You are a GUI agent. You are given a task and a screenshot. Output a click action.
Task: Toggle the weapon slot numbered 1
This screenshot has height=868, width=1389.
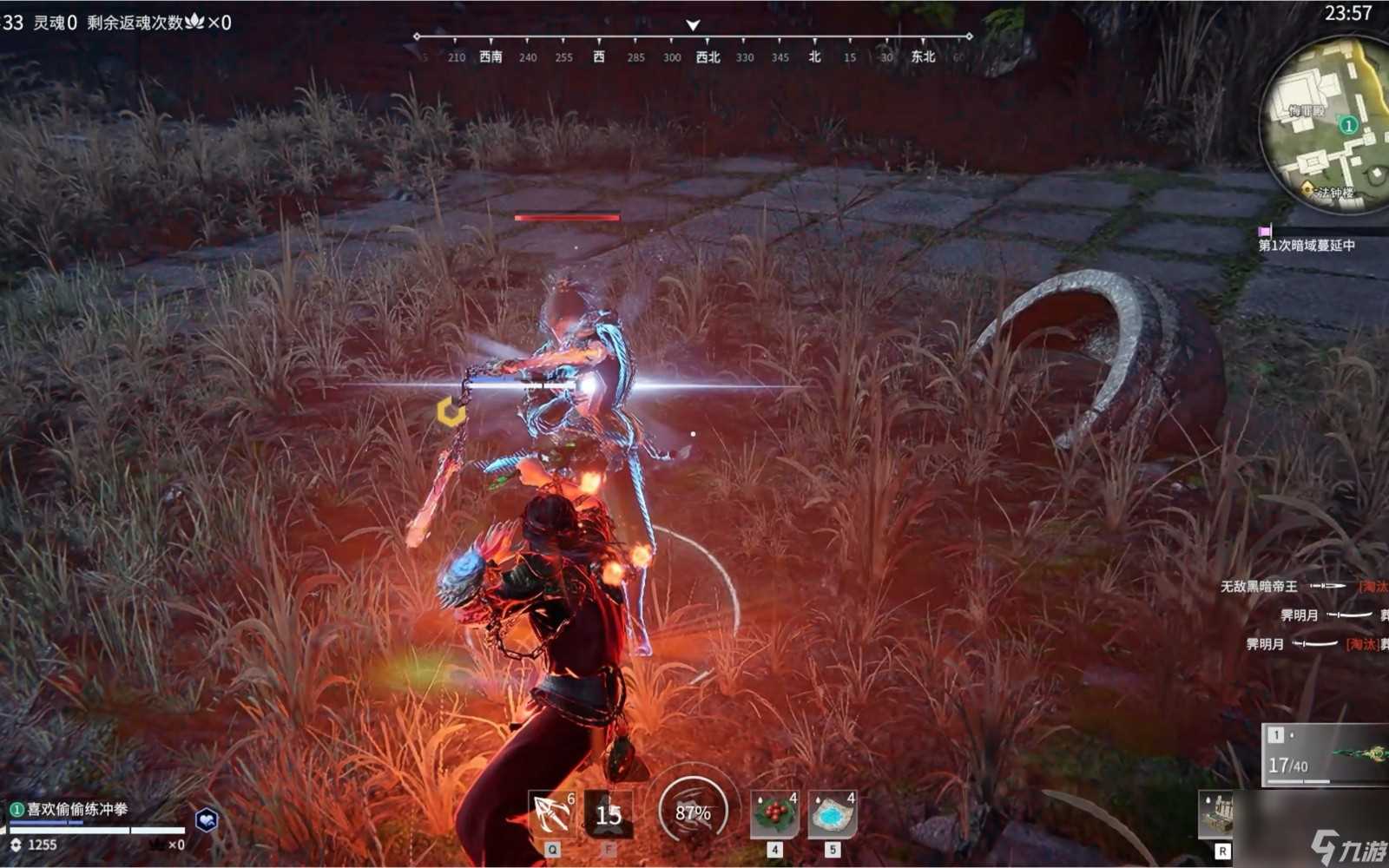[x=1276, y=735]
